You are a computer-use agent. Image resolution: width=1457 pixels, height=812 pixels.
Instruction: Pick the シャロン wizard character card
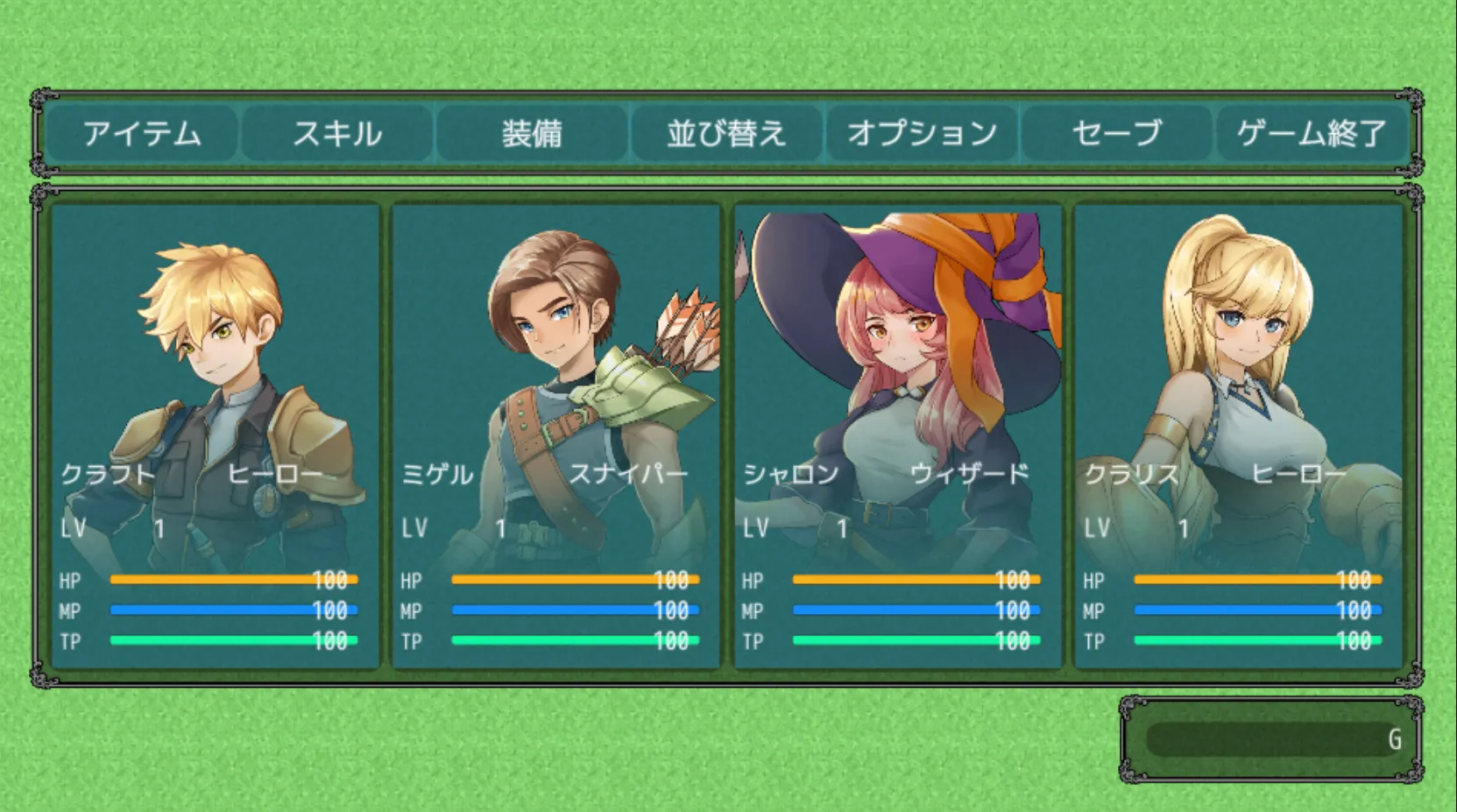coord(898,436)
